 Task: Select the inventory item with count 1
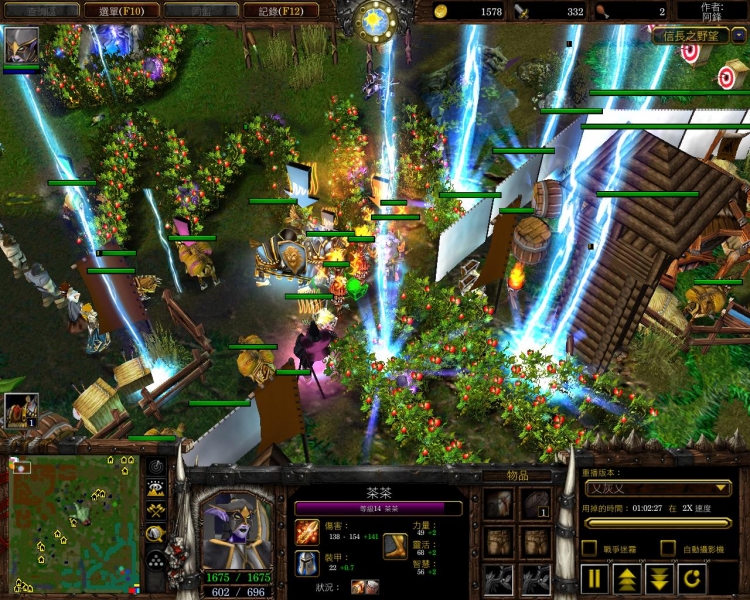coord(535,505)
